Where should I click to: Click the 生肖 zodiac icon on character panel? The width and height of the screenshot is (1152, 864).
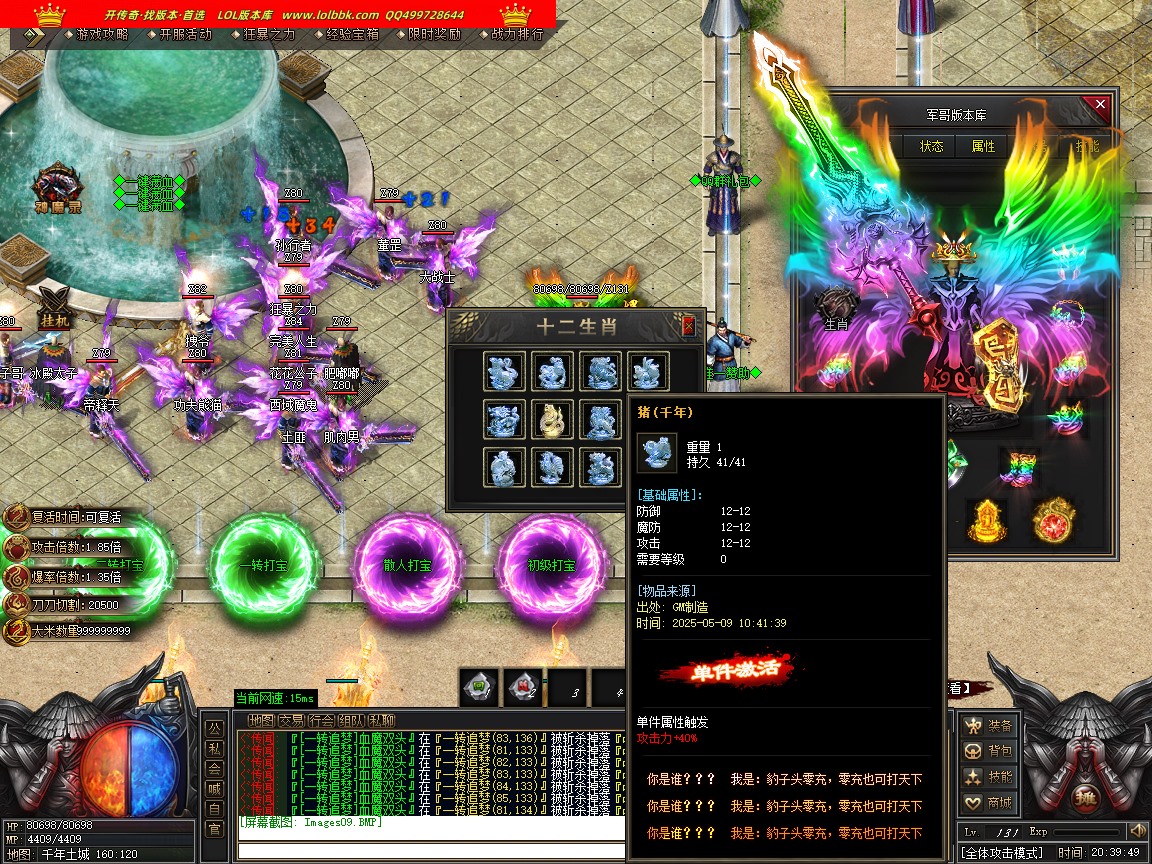pos(836,306)
